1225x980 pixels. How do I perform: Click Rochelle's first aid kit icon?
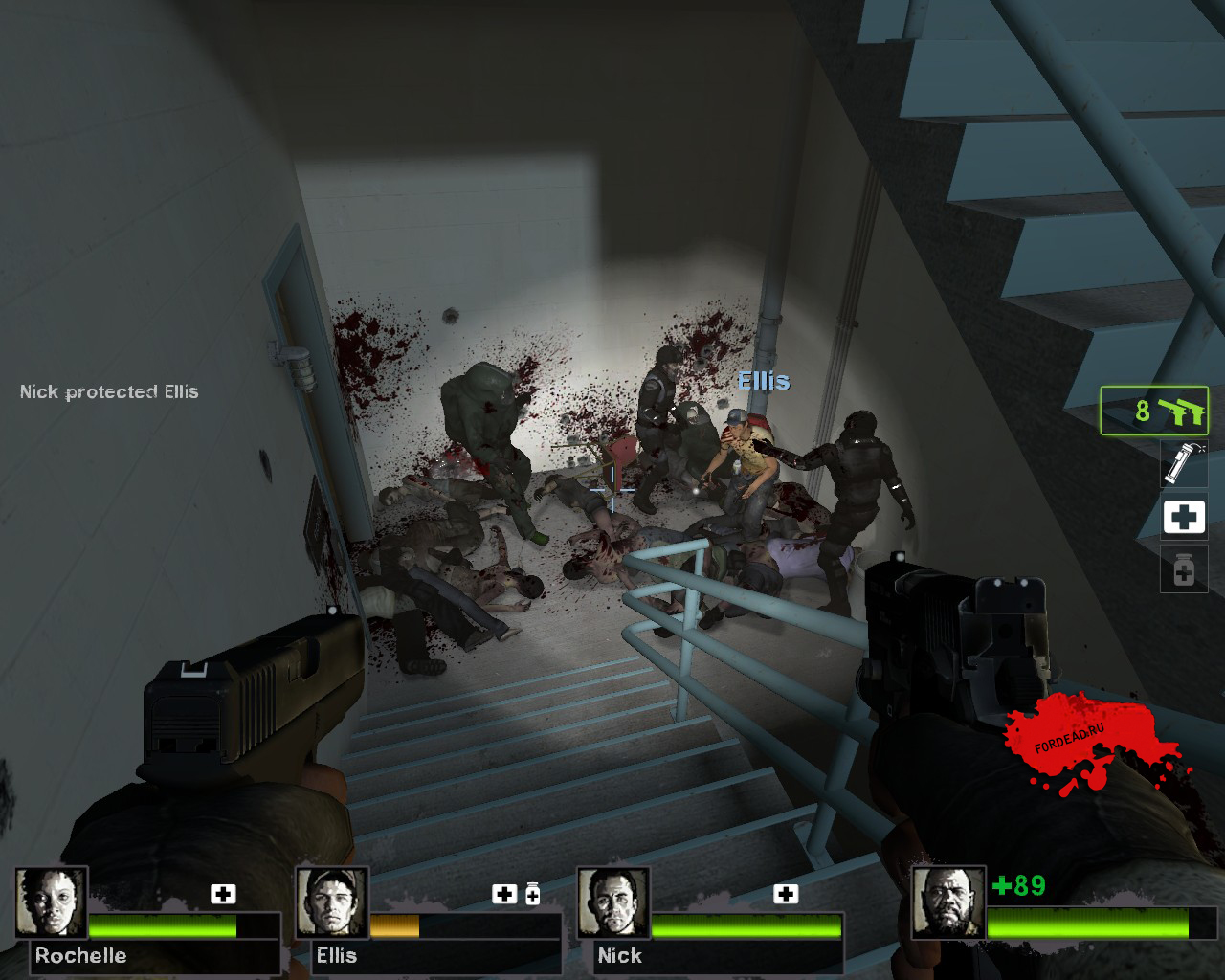[223, 894]
